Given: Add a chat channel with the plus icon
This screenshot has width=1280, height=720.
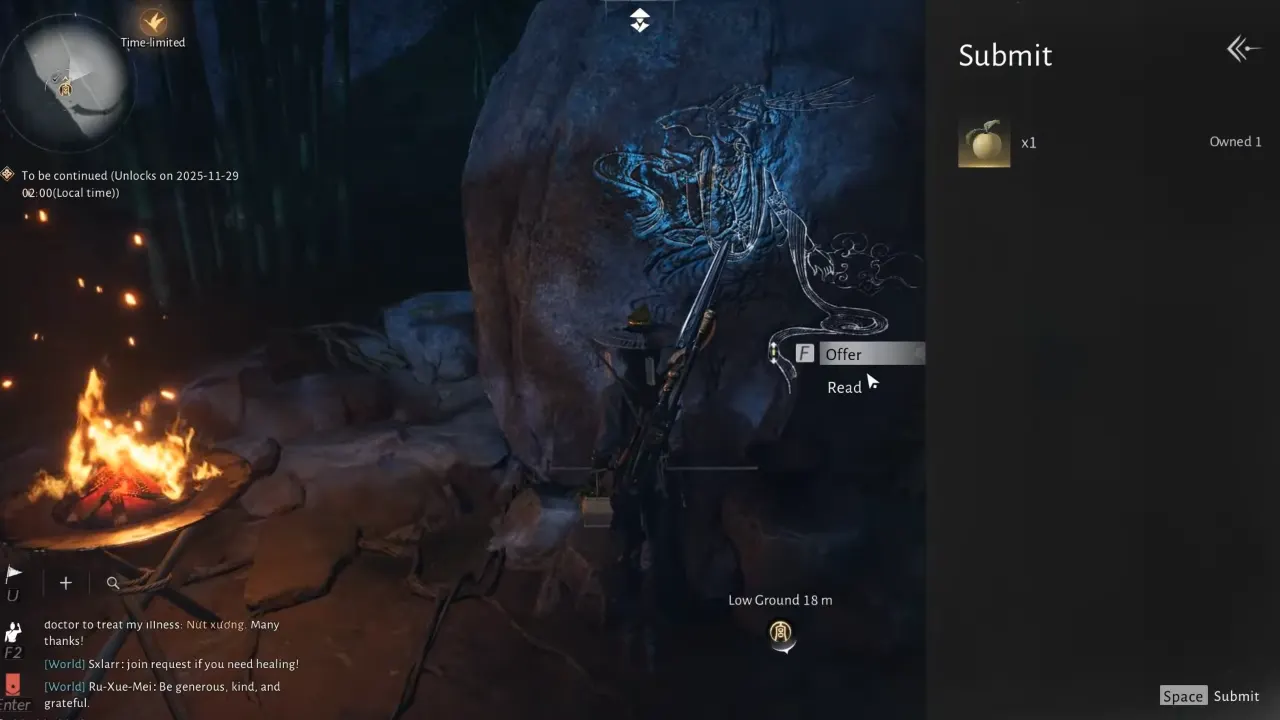Looking at the screenshot, I should pyautogui.click(x=65, y=582).
